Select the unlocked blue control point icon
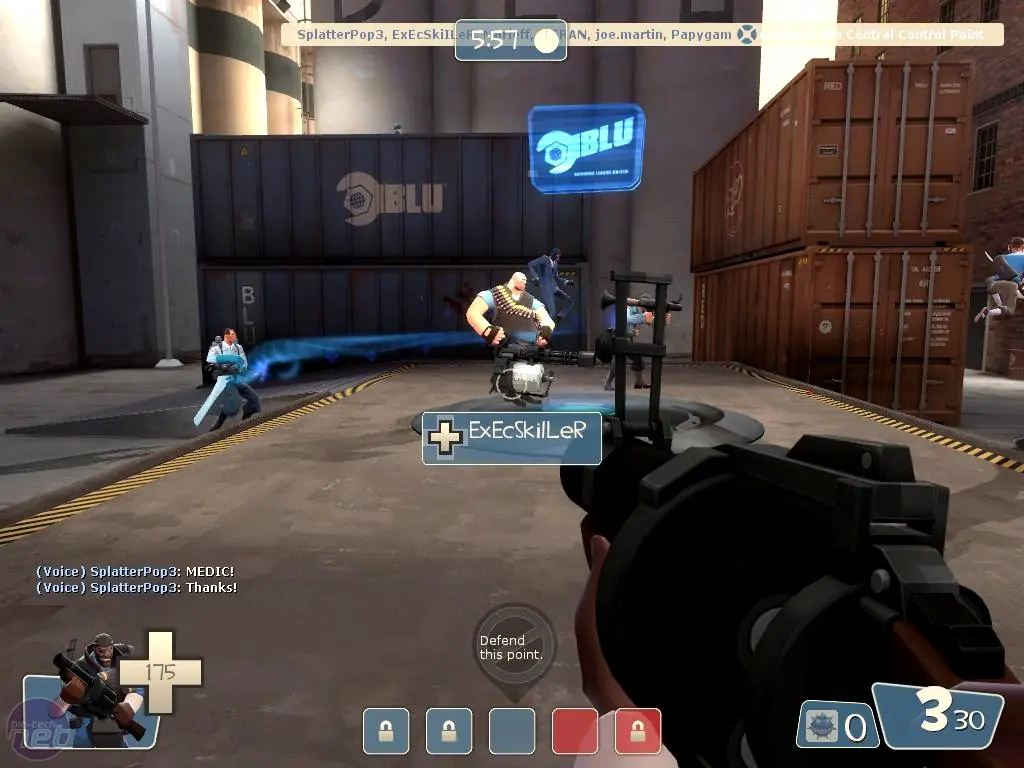This screenshot has height=768, width=1024. pyautogui.click(x=512, y=731)
